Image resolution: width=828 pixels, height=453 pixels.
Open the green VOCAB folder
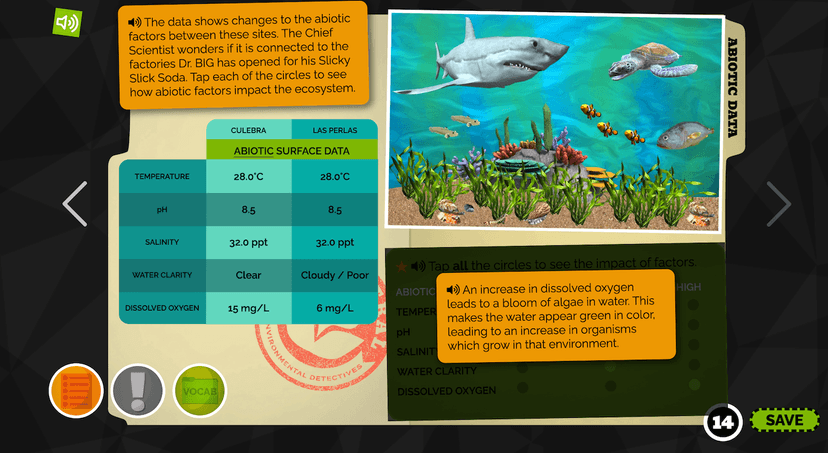pos(200,390)
